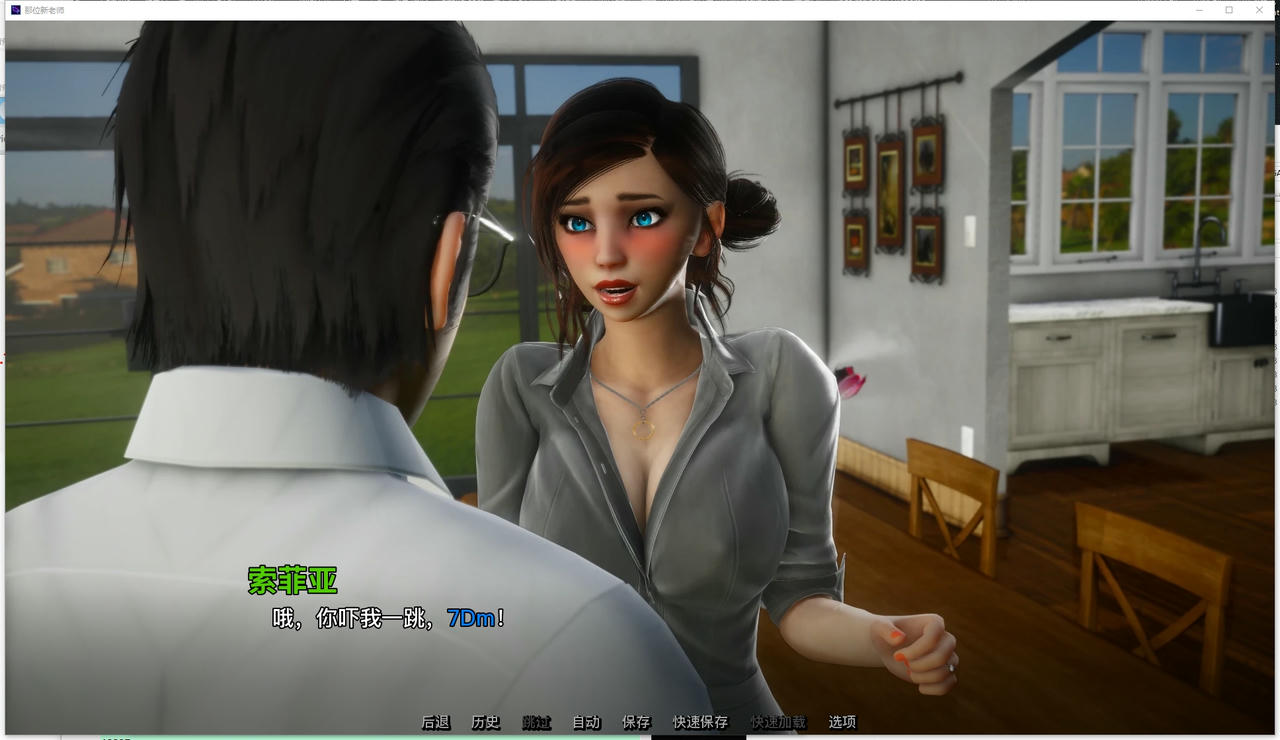1280x740 pixels.
Task: Click Sofia's name label 索菲亚
Action: pos(290,580)
